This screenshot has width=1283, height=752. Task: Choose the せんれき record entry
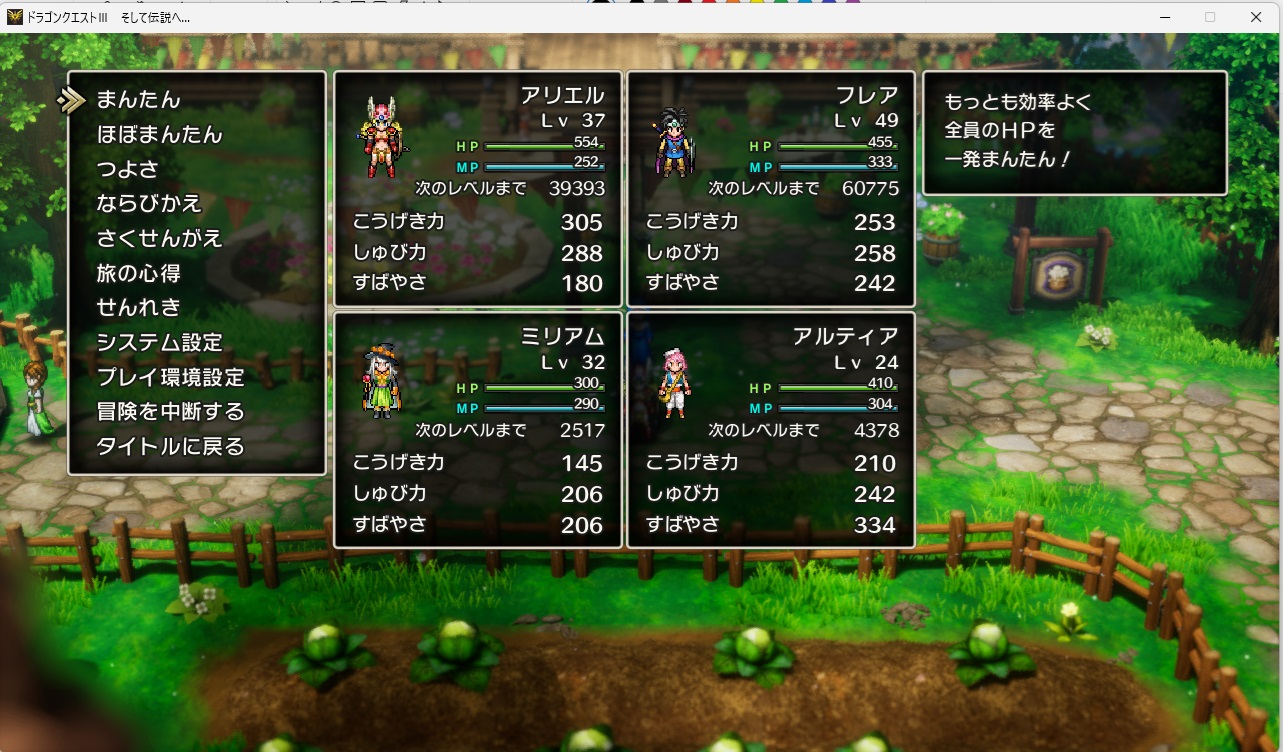click(x=138, y=307)
